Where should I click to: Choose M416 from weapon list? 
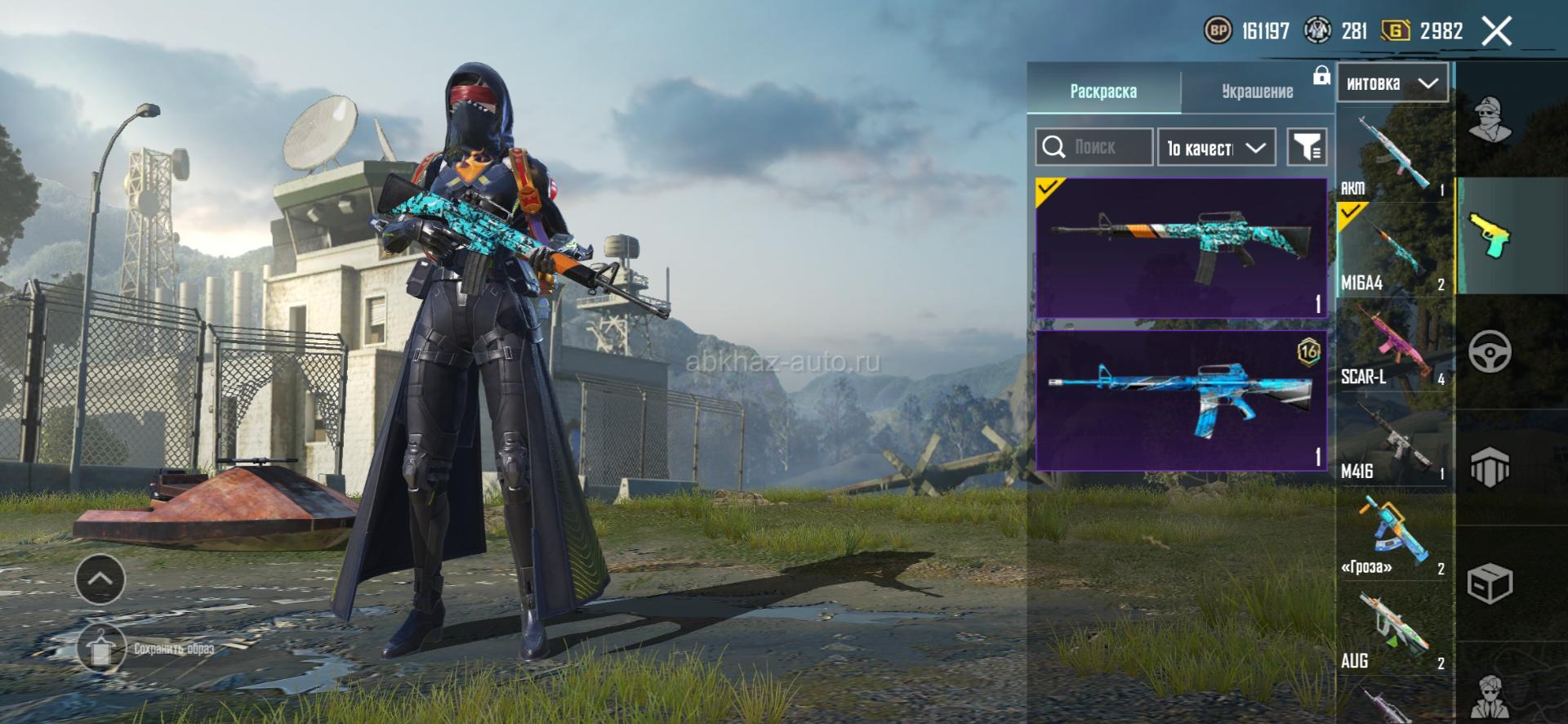tap(1394, 440)
